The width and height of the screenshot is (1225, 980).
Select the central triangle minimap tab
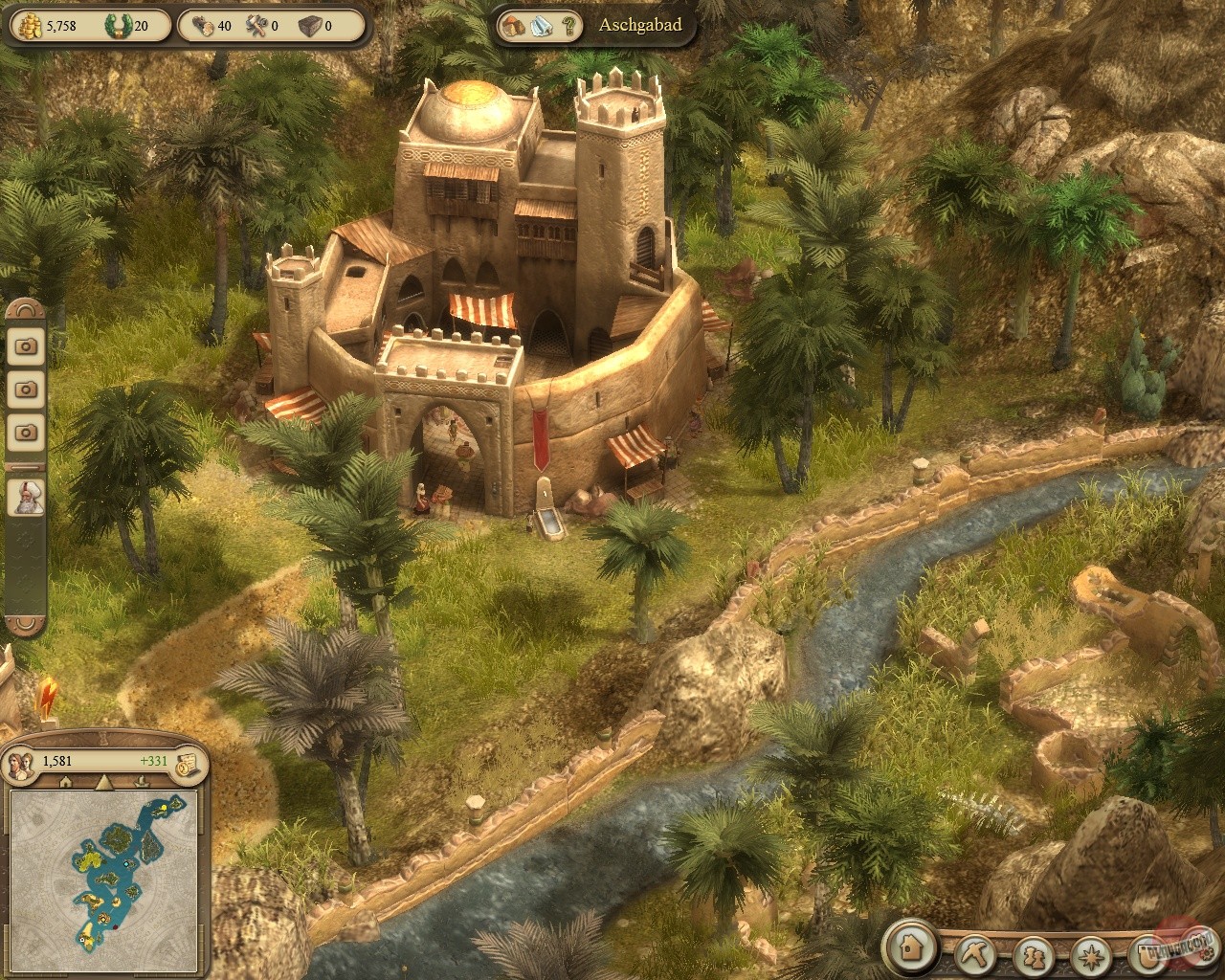pos(103,782)
